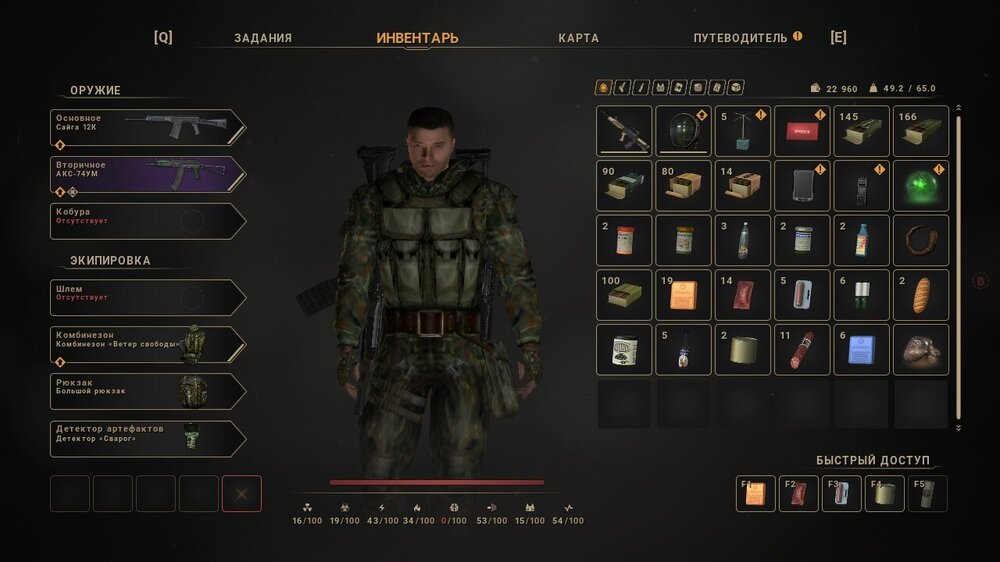Select the Детектор «Сварог» artifact detector slot
1000x562 pixels.
pyautogui.click(x=147, y=438)
